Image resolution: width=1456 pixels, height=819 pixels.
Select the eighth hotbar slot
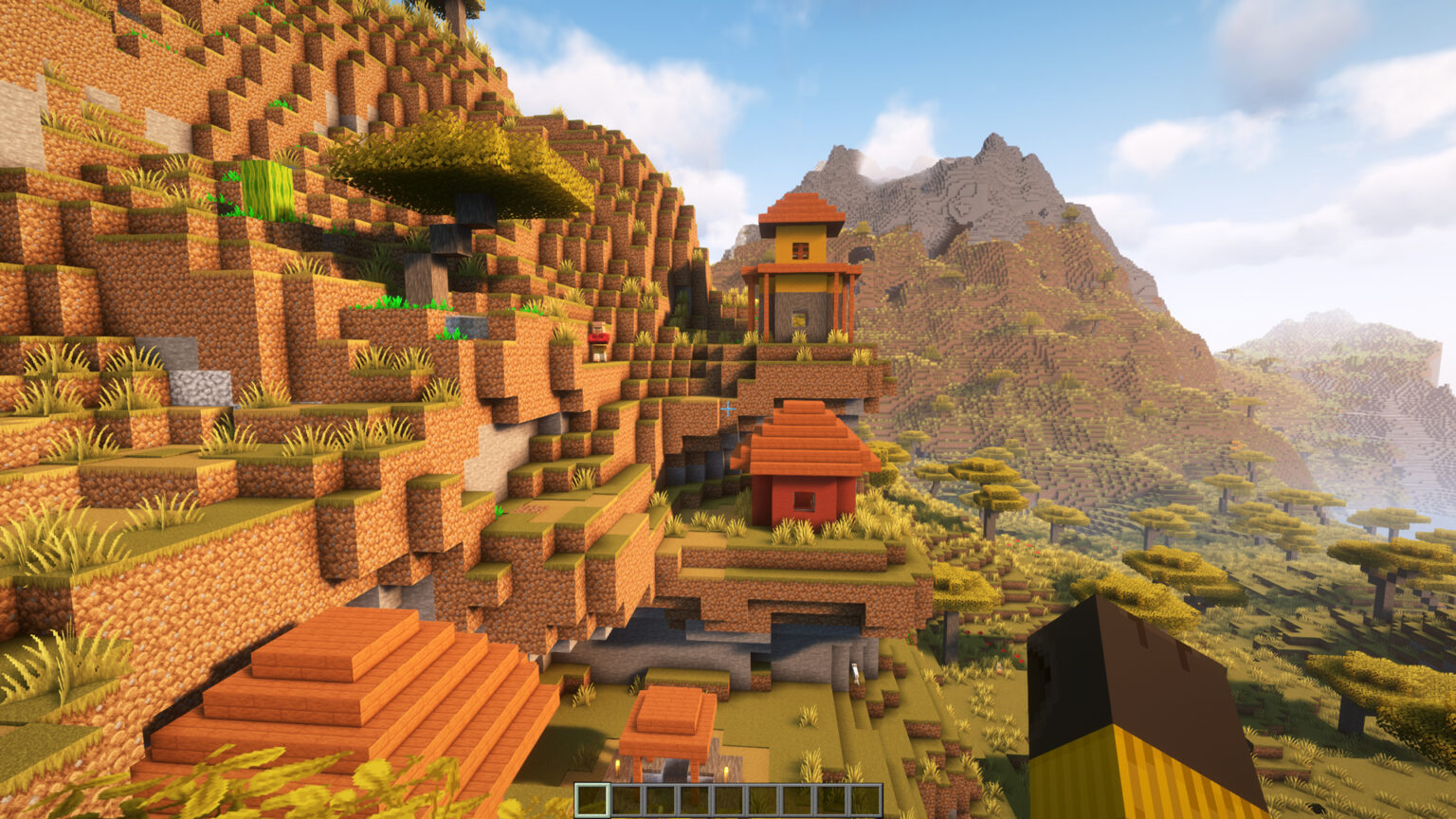831,800
